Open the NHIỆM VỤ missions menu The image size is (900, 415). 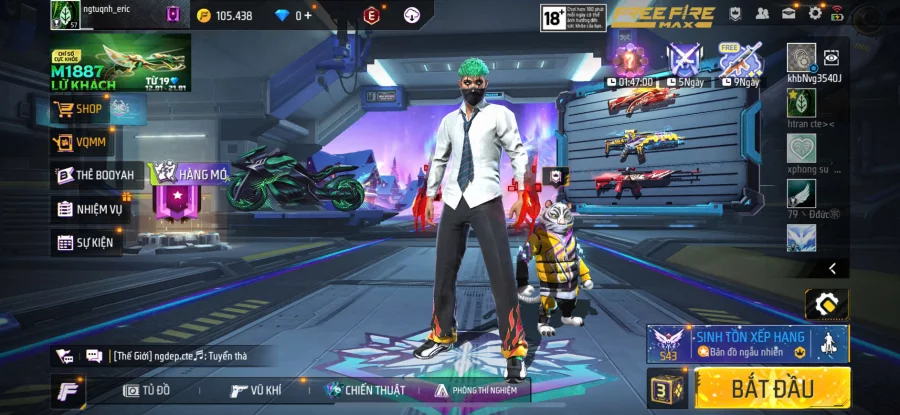pyautogui.click(x=90, y=209)
